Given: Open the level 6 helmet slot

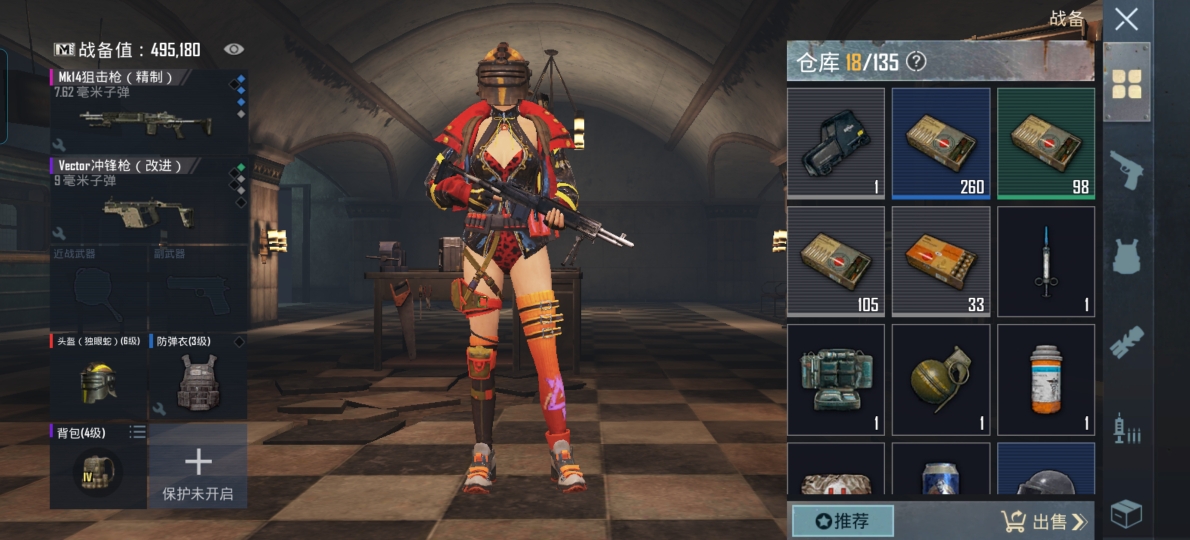Looking at the screenshot, I should pos(98,376).
